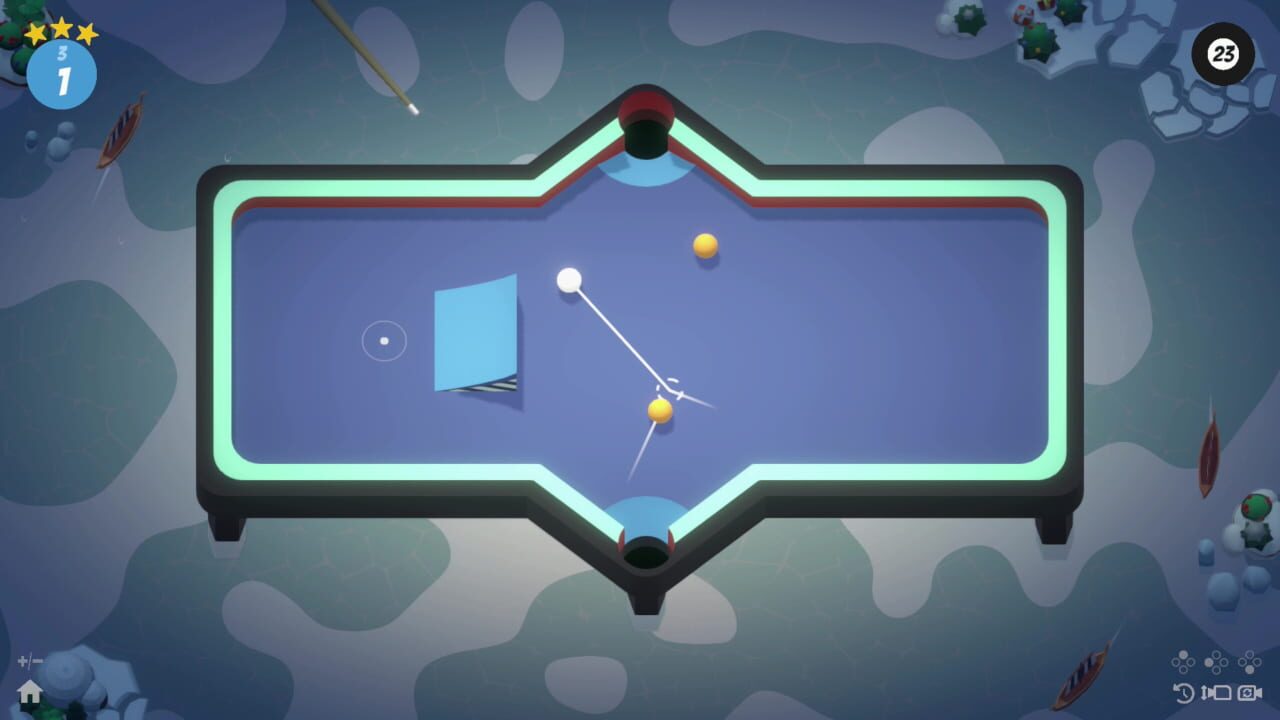Viewport: 1280px width, 720px height.
Task: Click the yellow ball near the top pocket
Action: [x=704, y=244]
